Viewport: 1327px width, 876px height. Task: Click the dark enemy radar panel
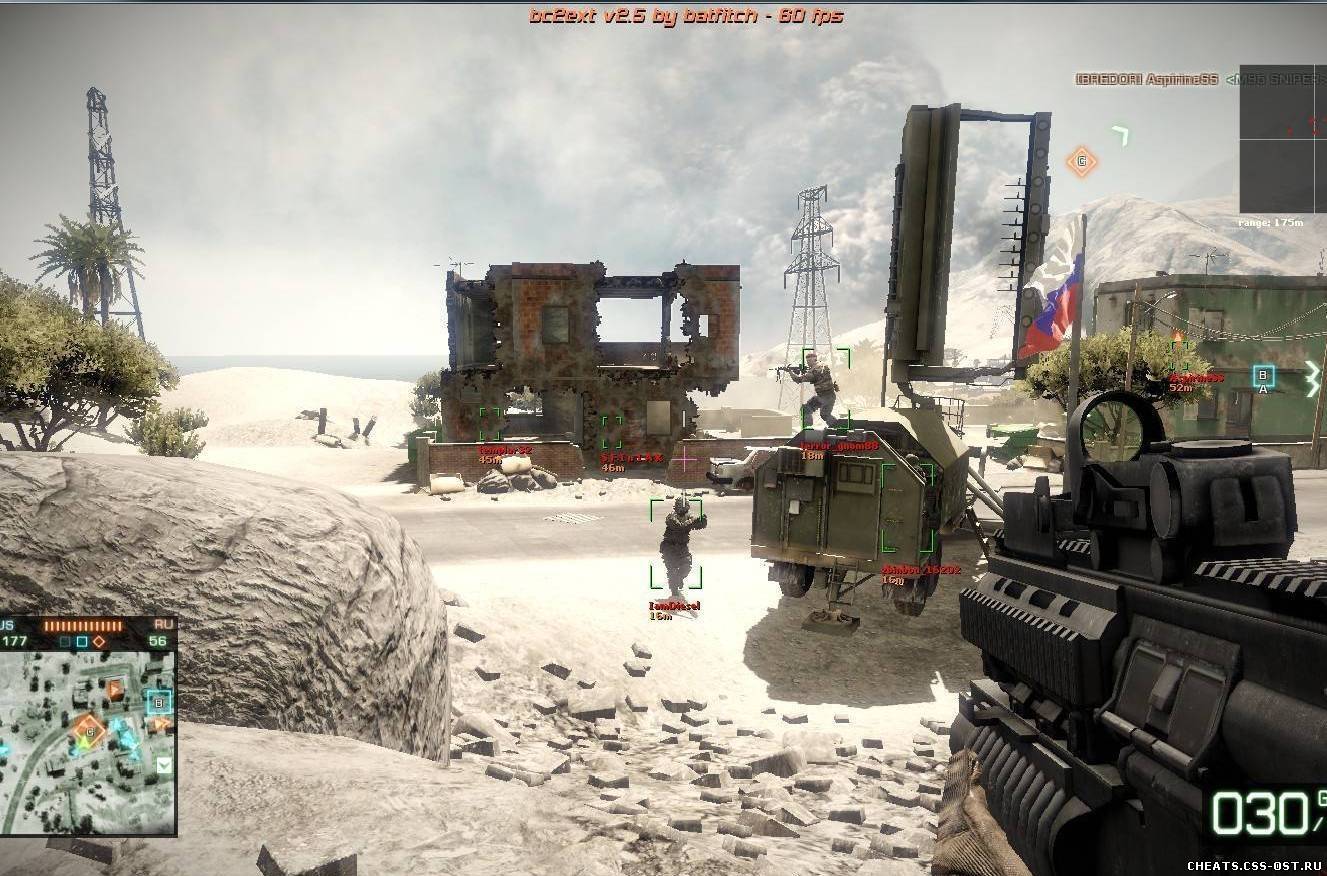pyautogui.click(x=1283, y=138)
